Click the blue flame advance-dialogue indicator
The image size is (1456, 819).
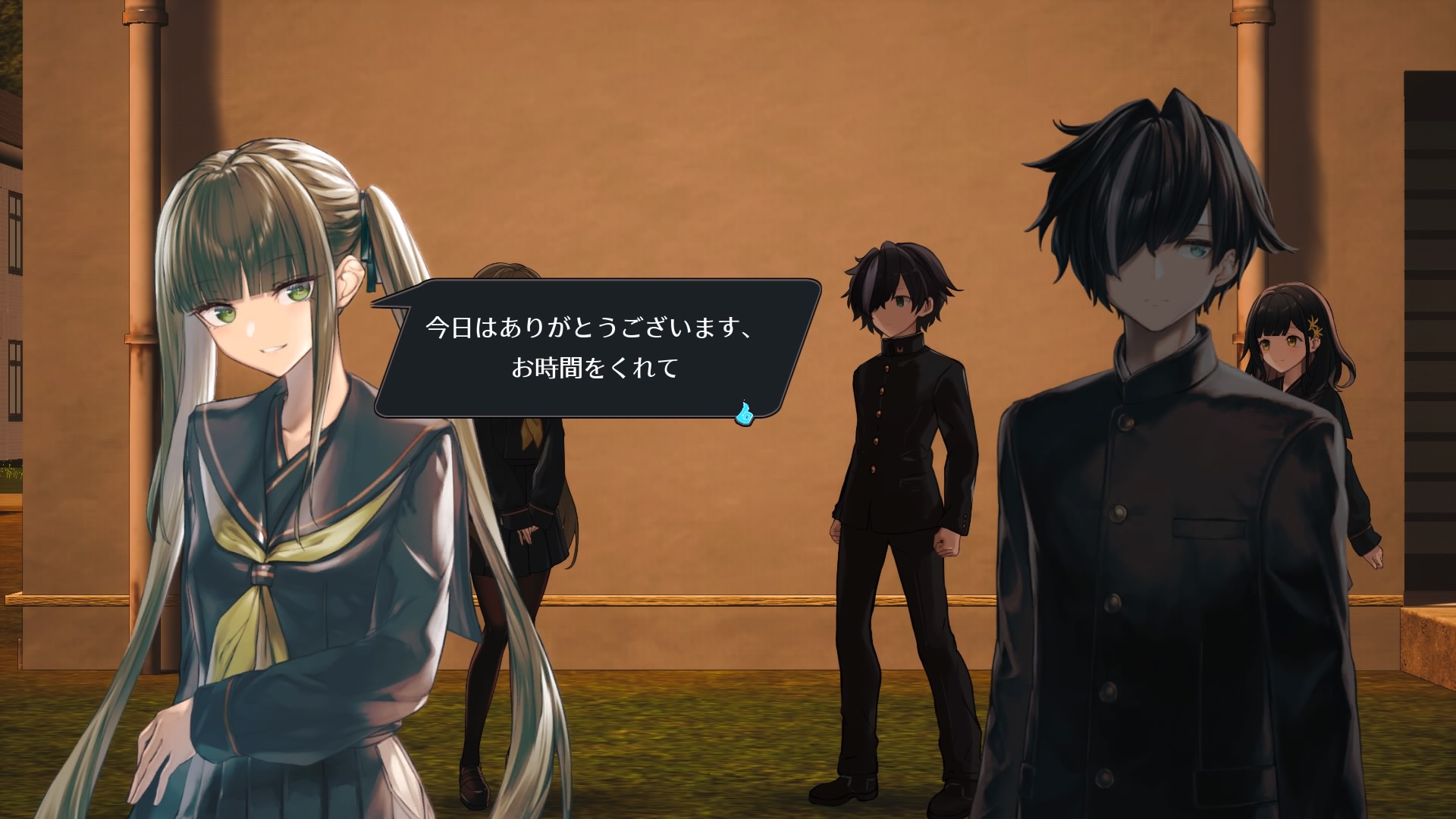(x=744, y=413)
